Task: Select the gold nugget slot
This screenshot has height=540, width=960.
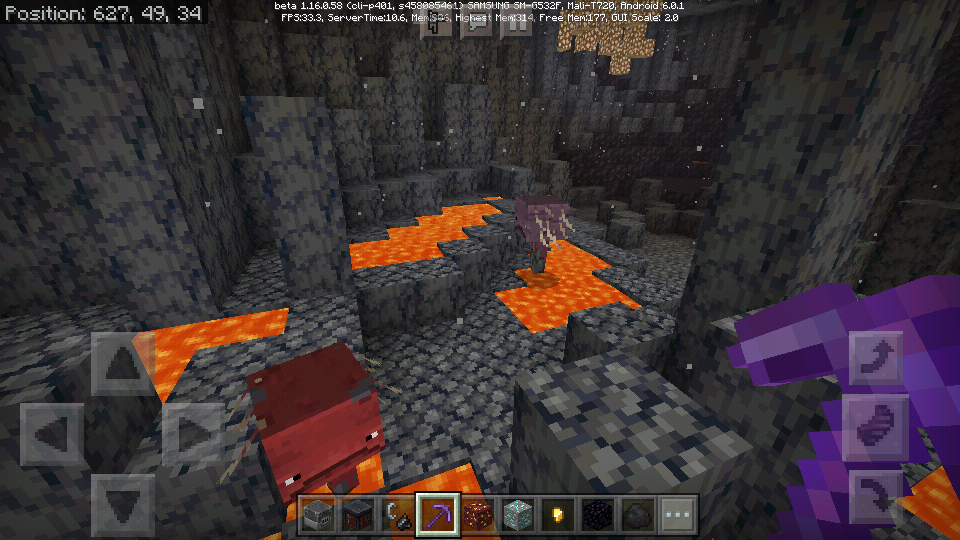Action: tap(558, 516)
